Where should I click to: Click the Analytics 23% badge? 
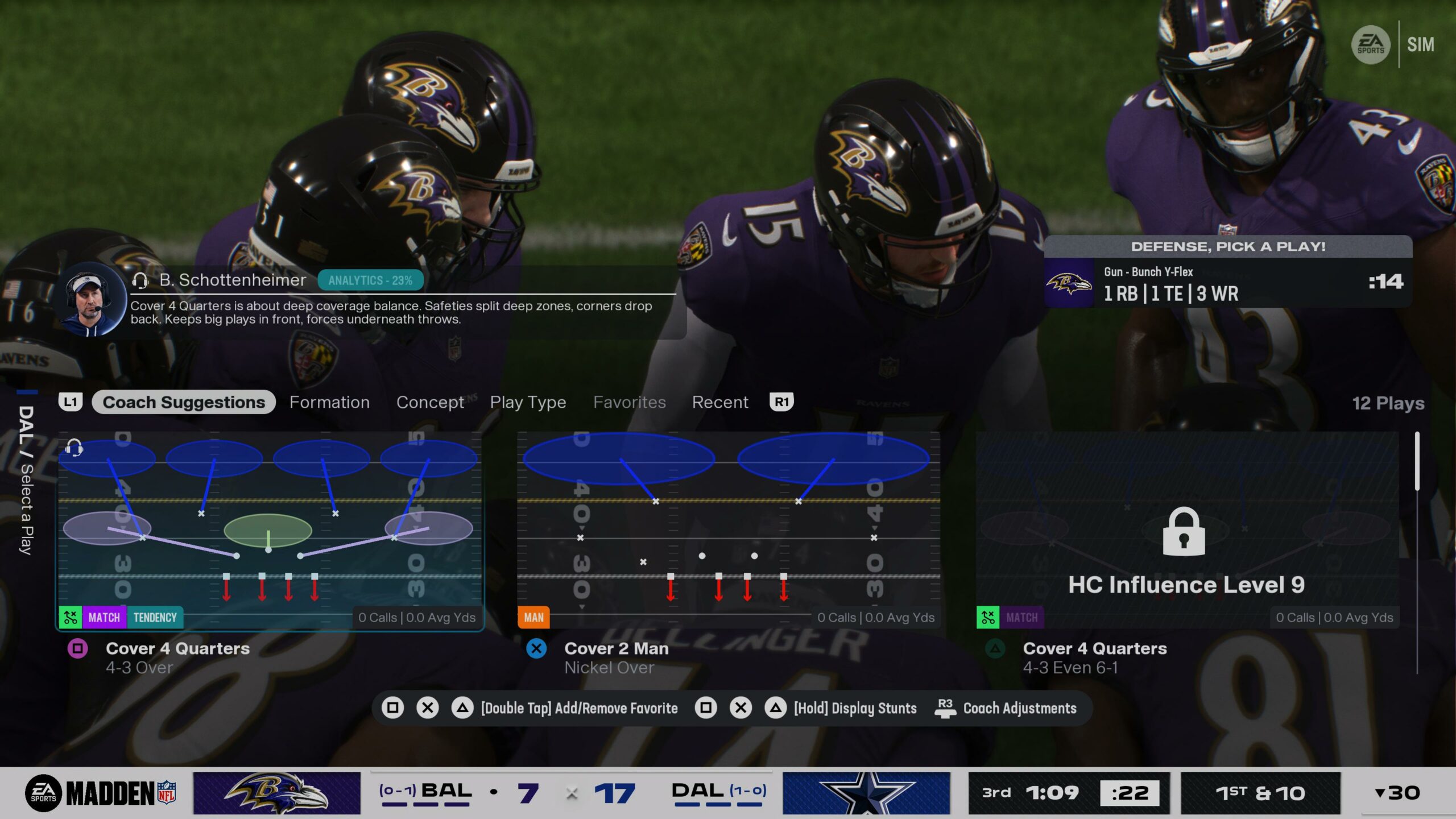[370, 280]
